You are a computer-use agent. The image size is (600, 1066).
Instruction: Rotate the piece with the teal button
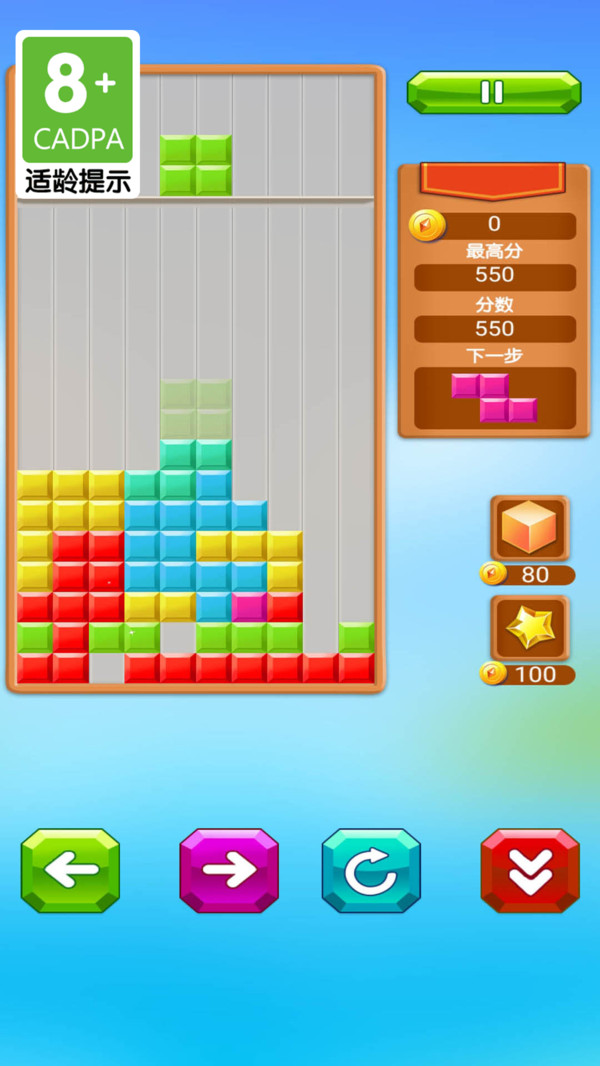click(x=371, y=870)
